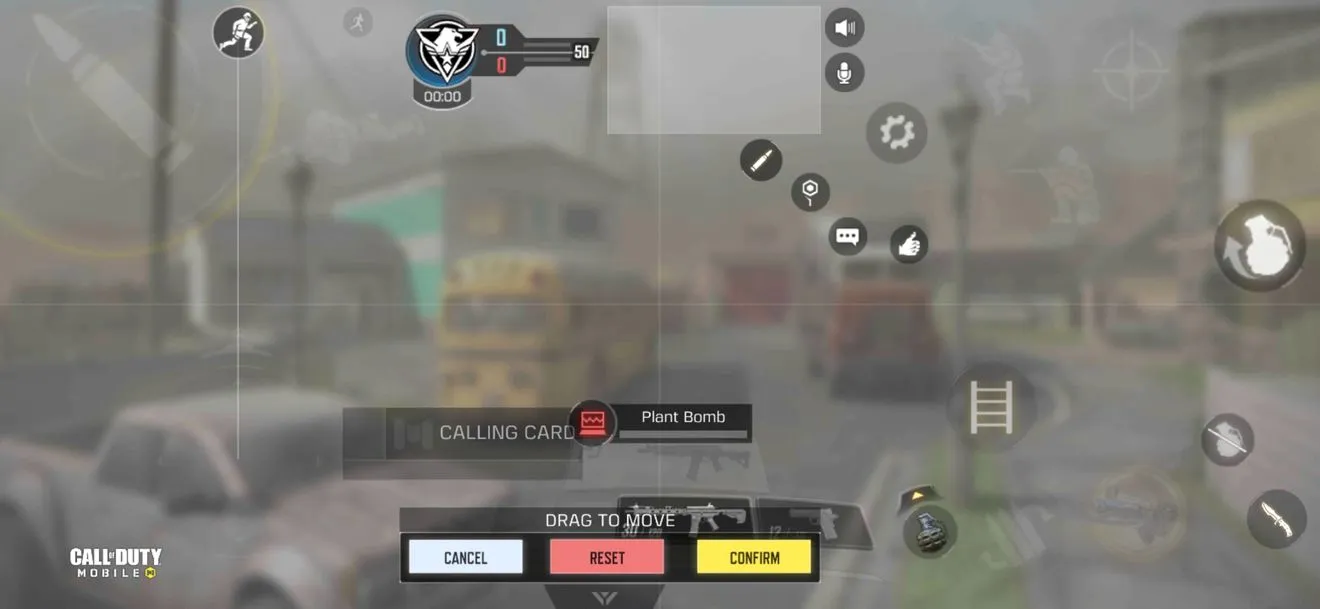
Task: Open the chat message bubble icon
Action: 848,237
